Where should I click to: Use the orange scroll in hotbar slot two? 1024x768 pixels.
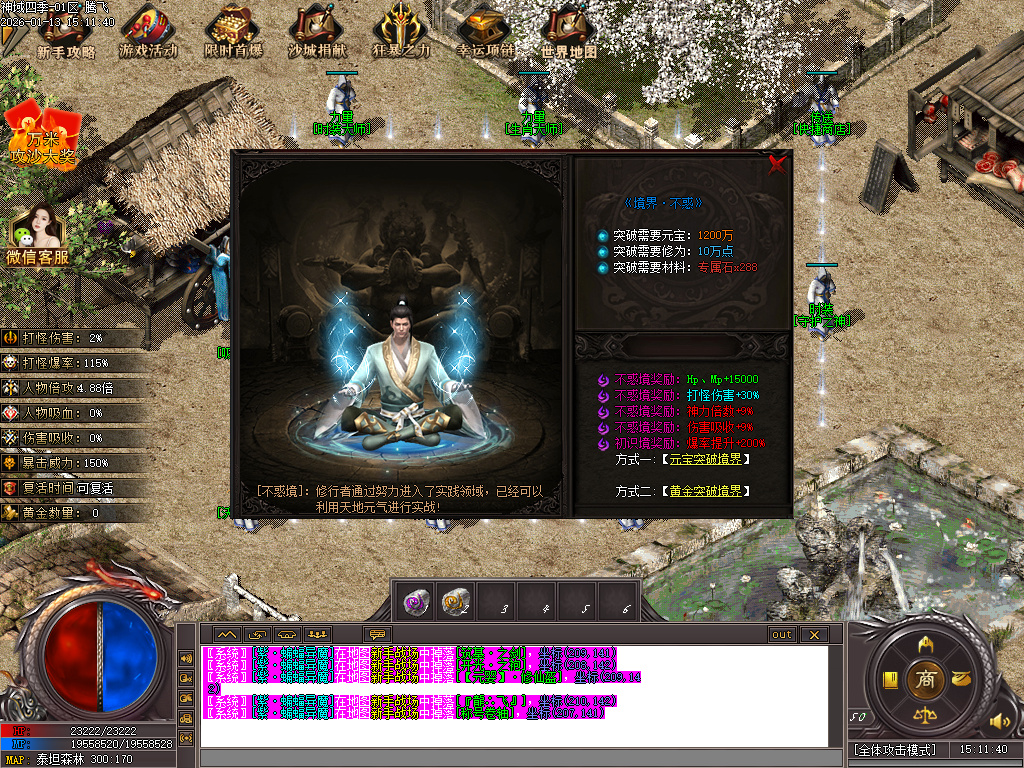(x=456, y=601)
